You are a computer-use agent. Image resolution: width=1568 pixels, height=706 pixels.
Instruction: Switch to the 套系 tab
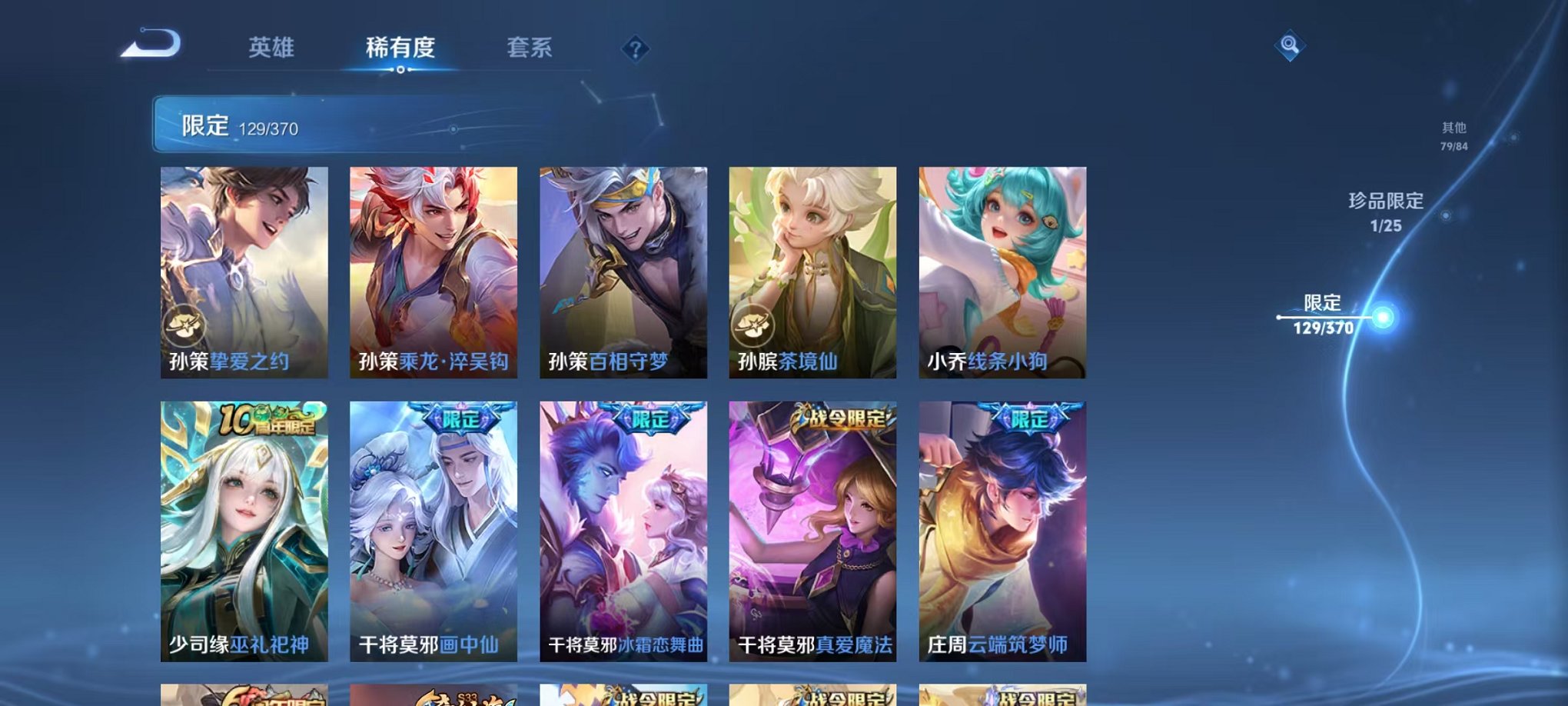click(530, 48)
